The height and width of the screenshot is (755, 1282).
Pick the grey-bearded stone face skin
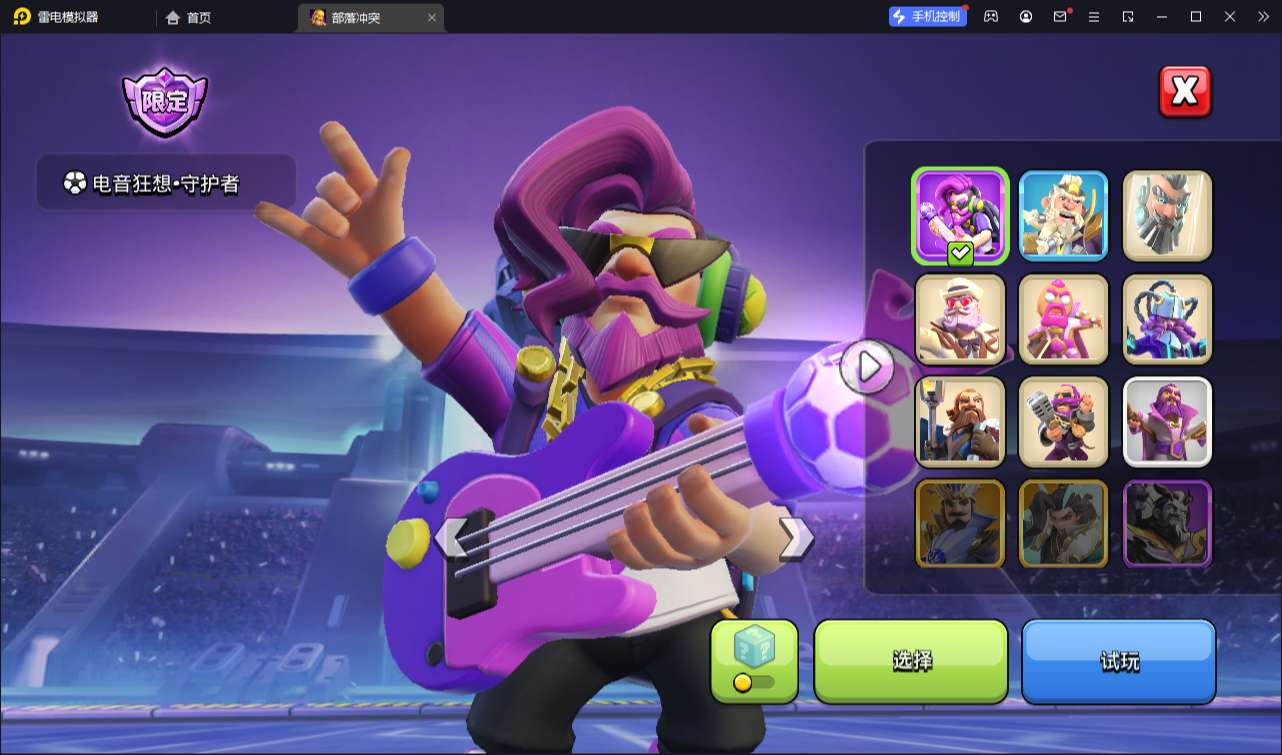tap(1167, 214)
